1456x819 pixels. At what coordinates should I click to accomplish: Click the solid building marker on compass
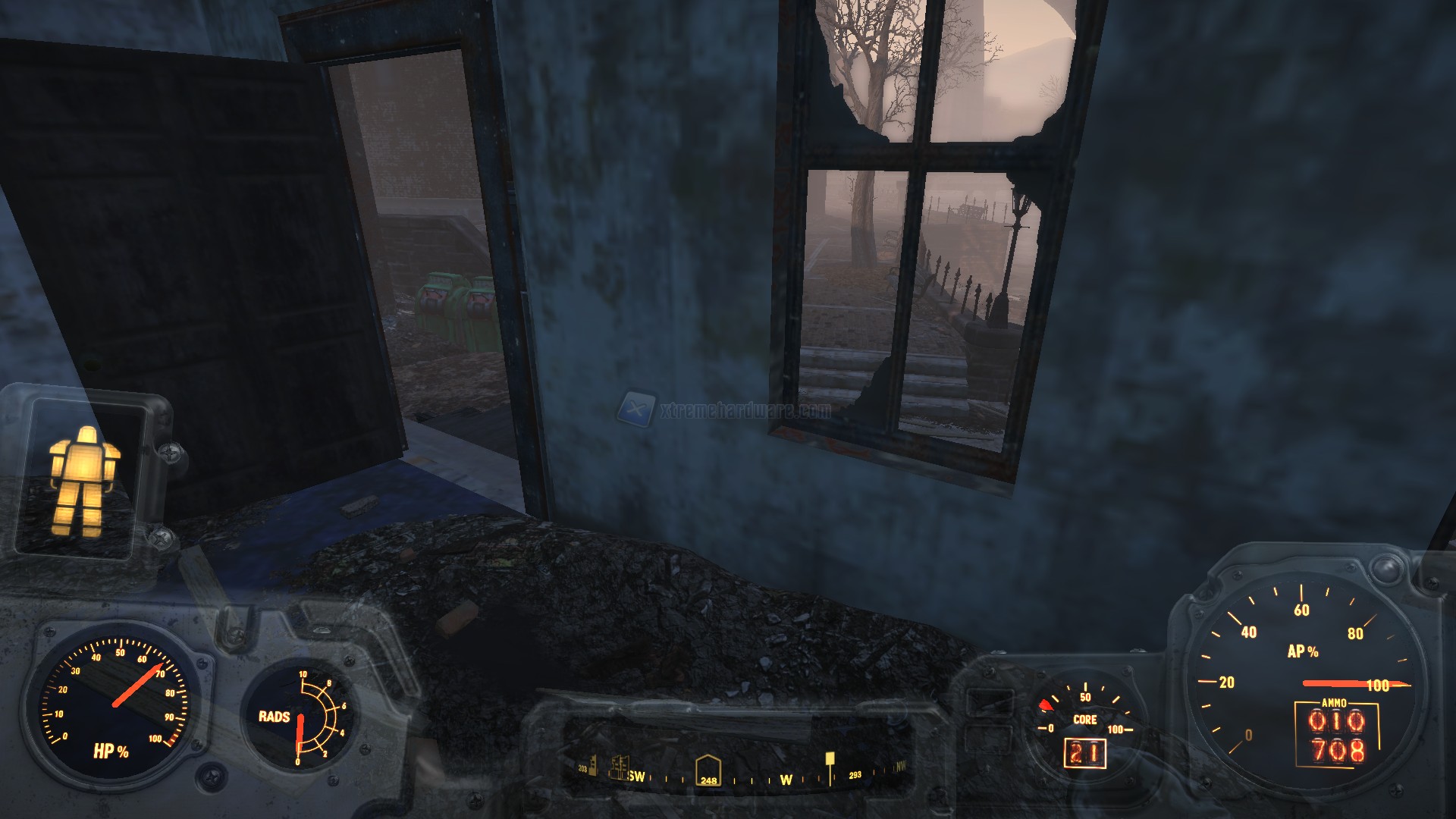point(594,764)
